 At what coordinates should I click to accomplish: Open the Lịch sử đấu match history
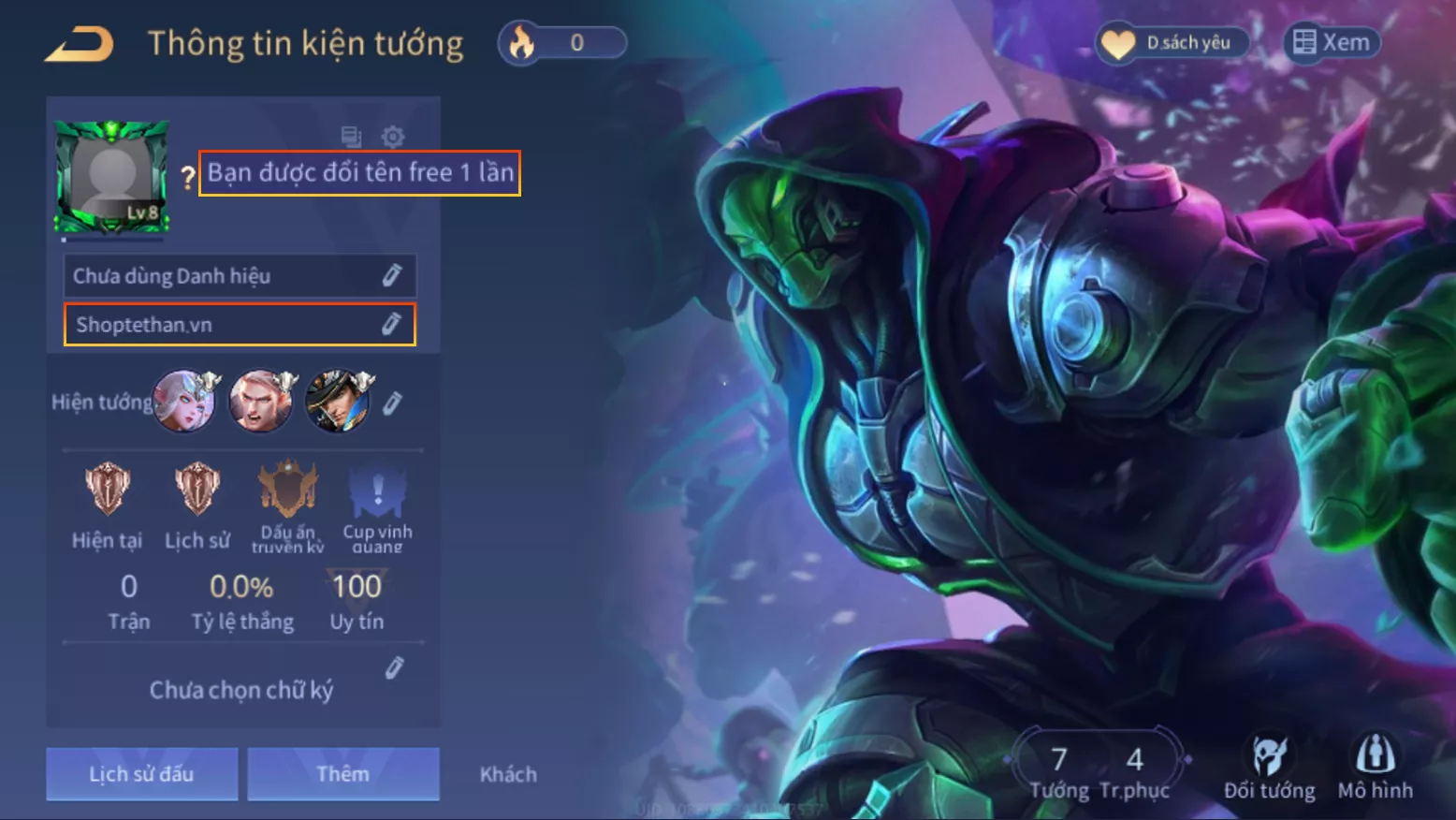142,773
